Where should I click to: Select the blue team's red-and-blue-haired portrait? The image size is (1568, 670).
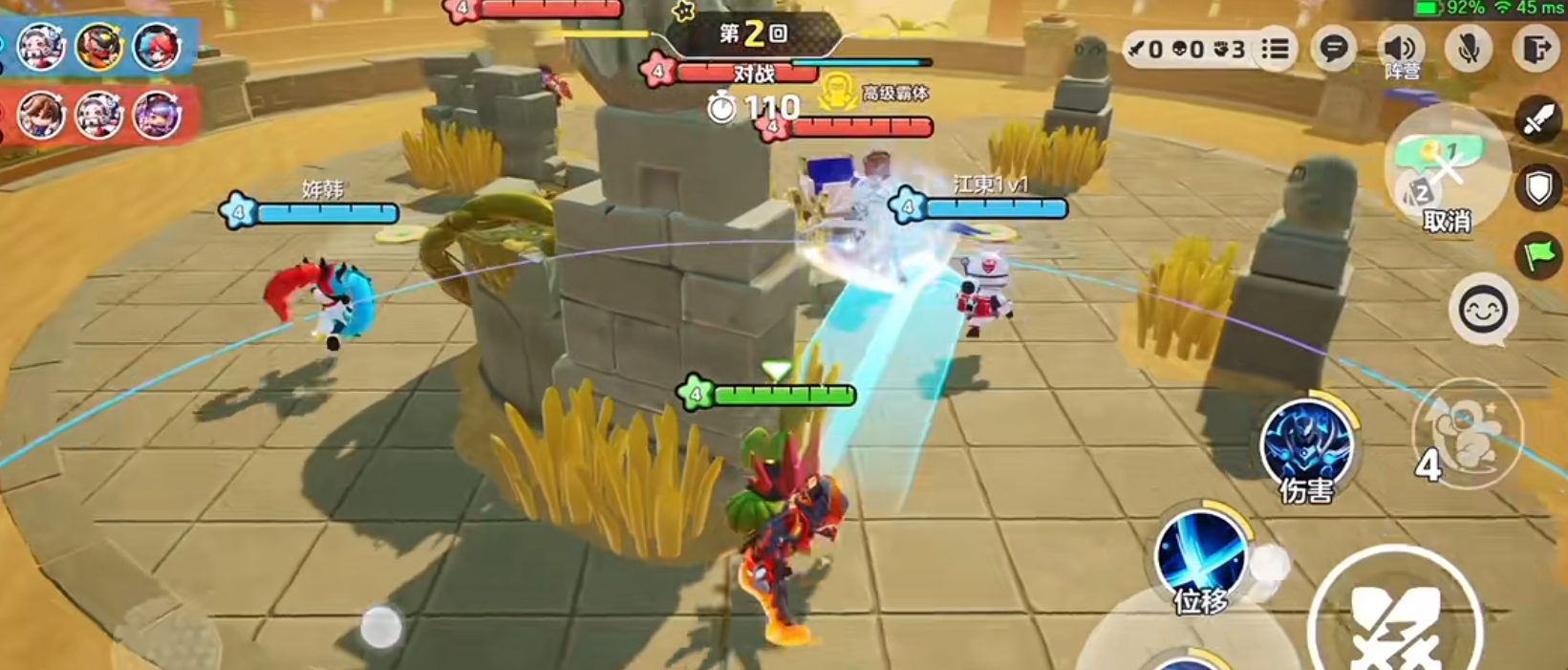click(x=156, y=45)
